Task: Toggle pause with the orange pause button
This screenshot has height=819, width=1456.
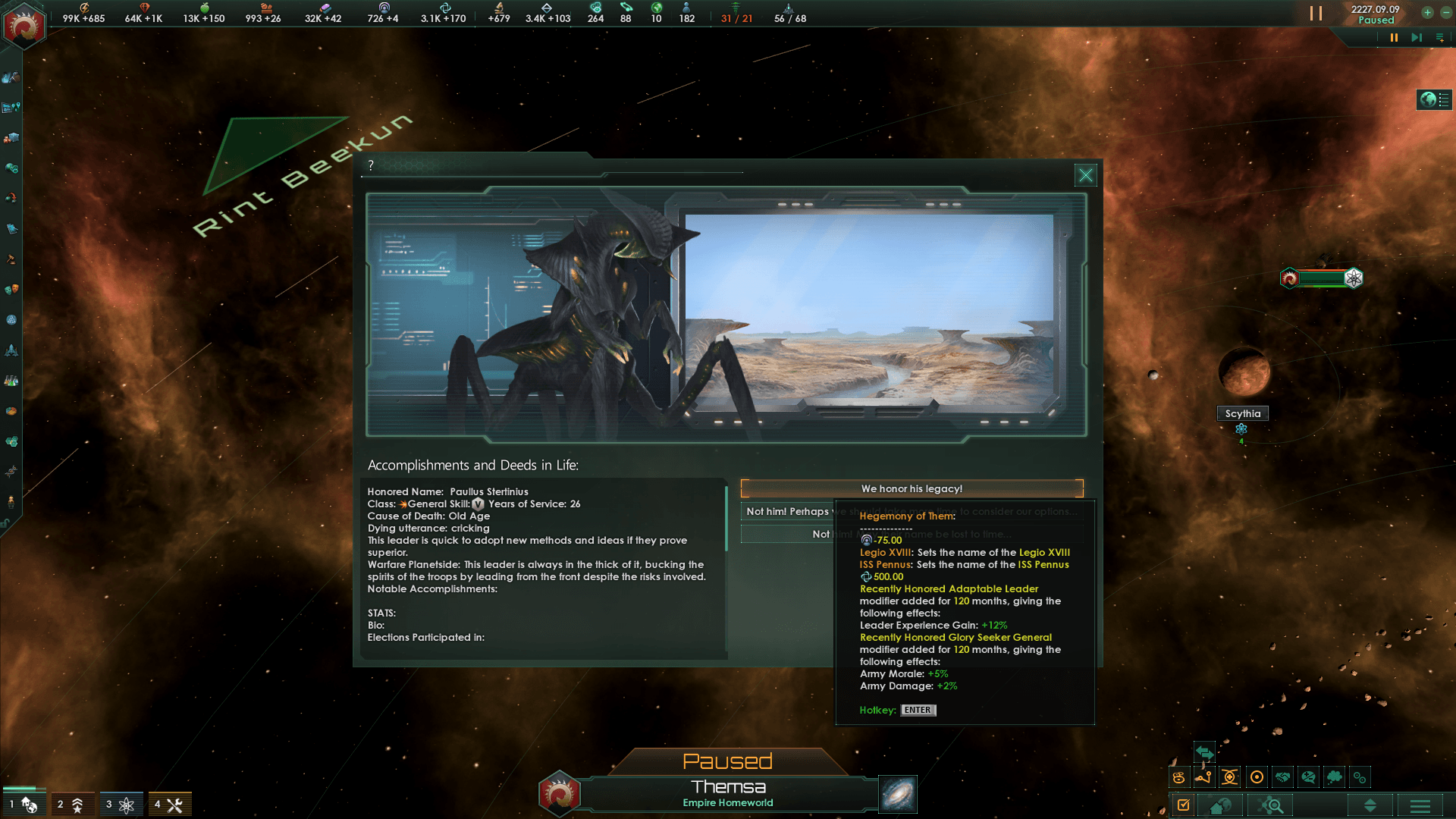Action: 1394,38
